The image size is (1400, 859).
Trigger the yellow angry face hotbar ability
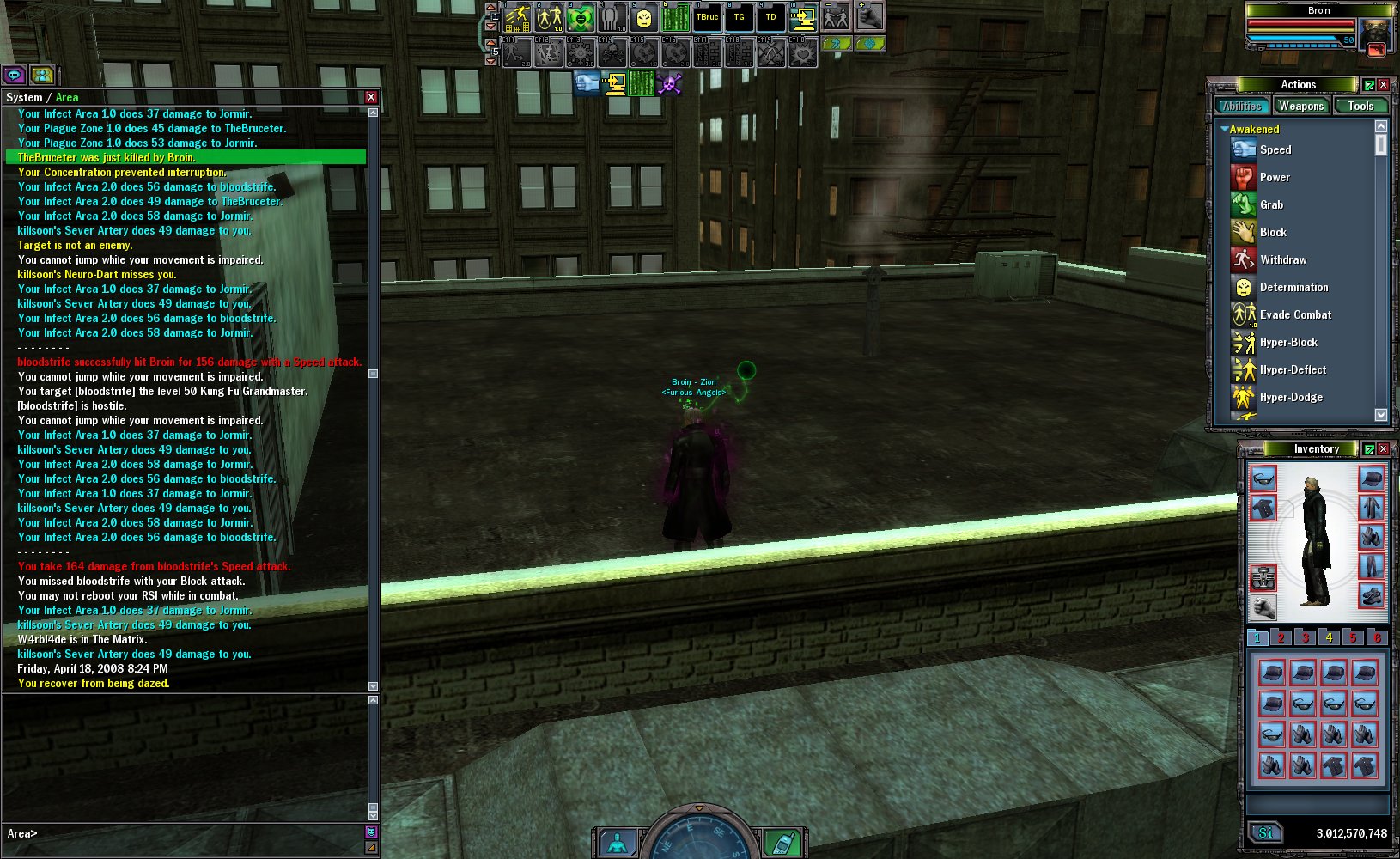[x=643, y=17]
